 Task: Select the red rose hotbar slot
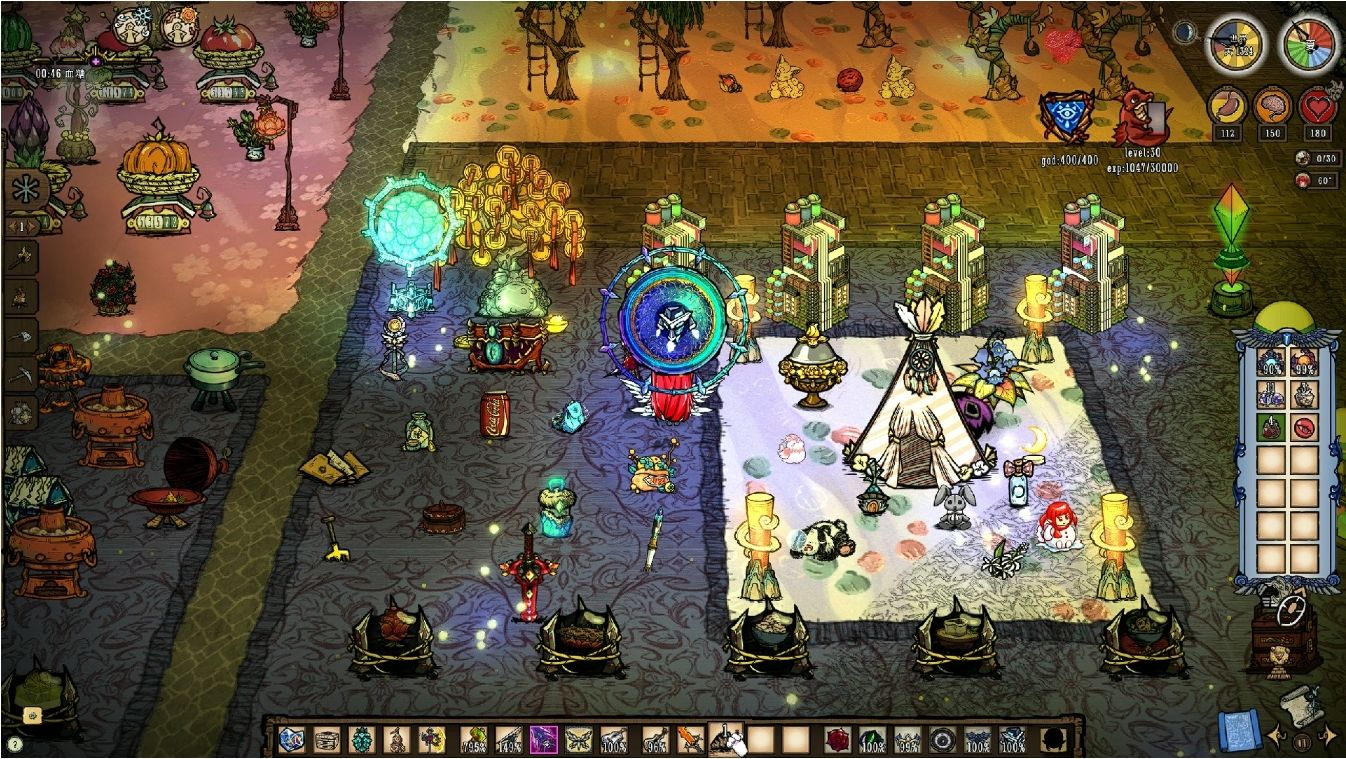click(x=838, y=740)
